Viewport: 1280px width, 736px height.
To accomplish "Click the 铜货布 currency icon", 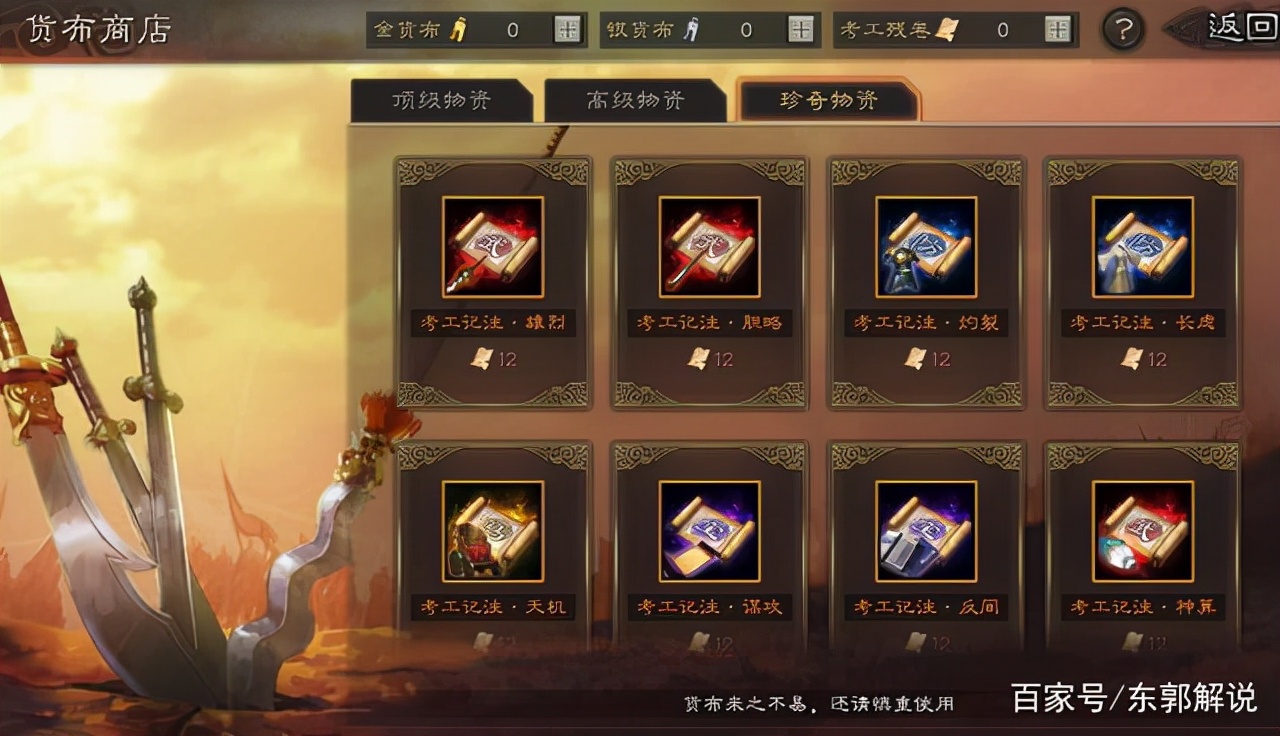I will click(x=690, y=29).
